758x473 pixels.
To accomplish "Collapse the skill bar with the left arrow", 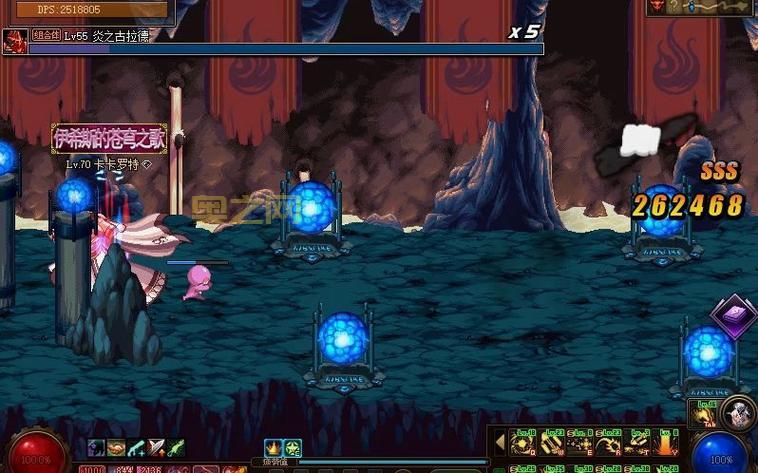I will click(x=500, y=441).
